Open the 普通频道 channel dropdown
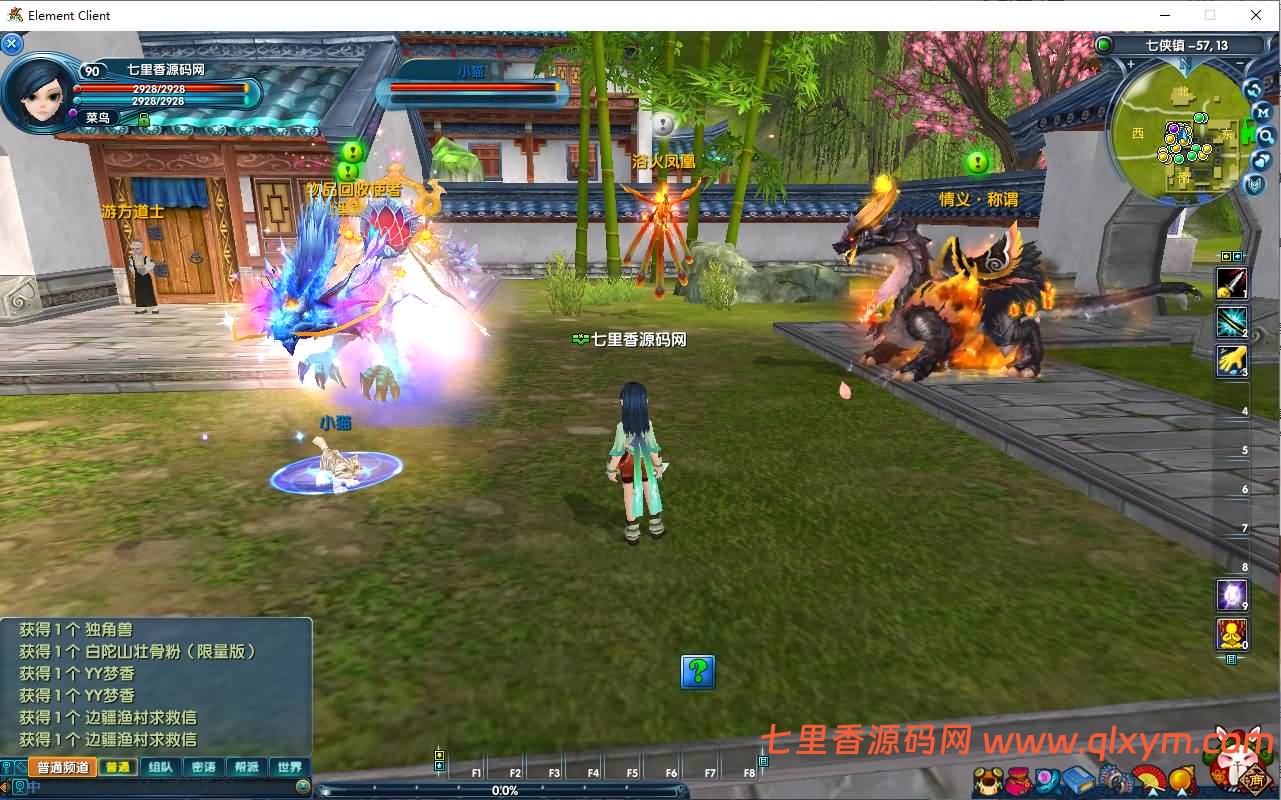This screenshot has width=1281, height=800. coord(62,766)
